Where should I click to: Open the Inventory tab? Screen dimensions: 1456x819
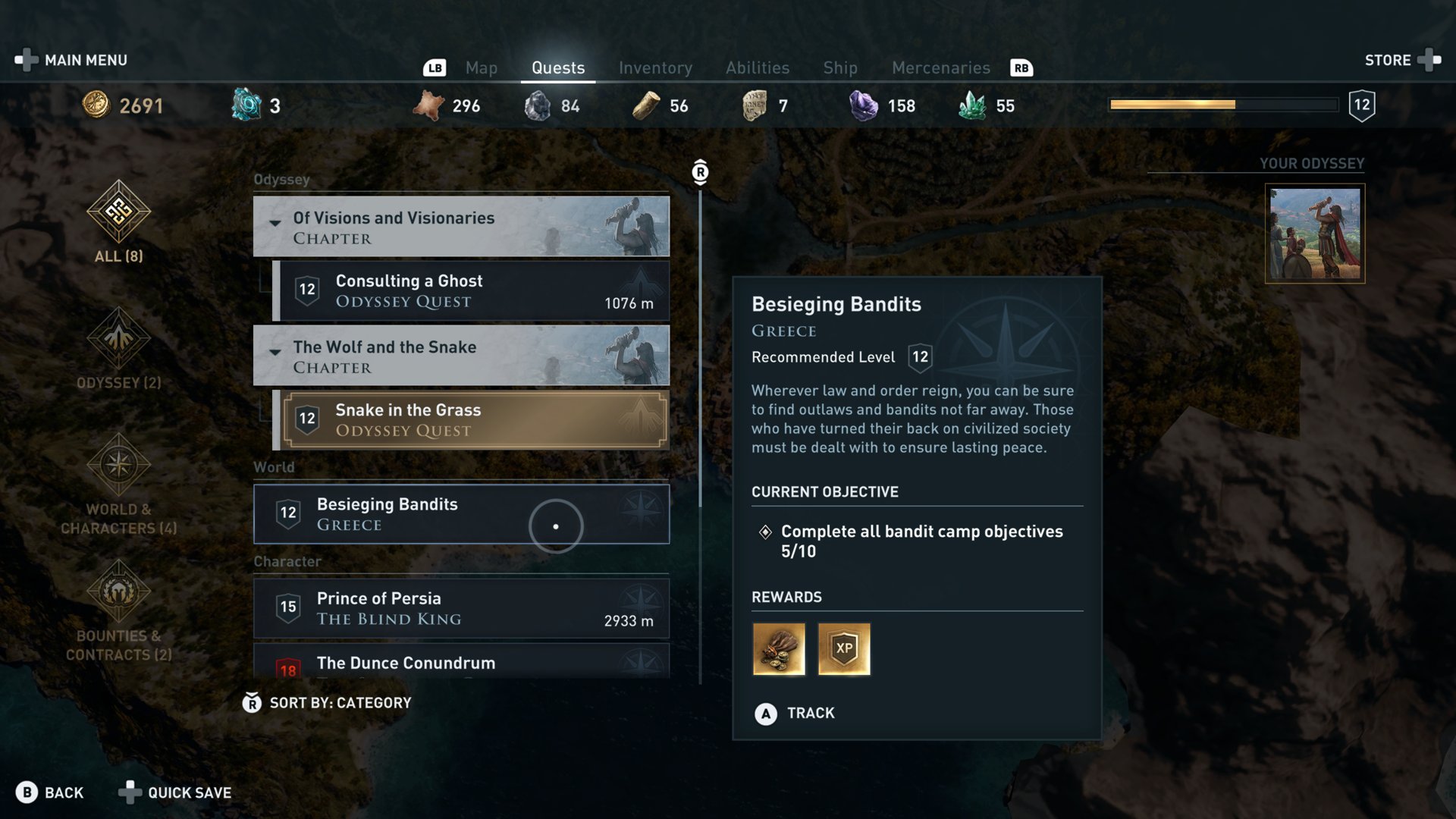[x=655, y=68]
